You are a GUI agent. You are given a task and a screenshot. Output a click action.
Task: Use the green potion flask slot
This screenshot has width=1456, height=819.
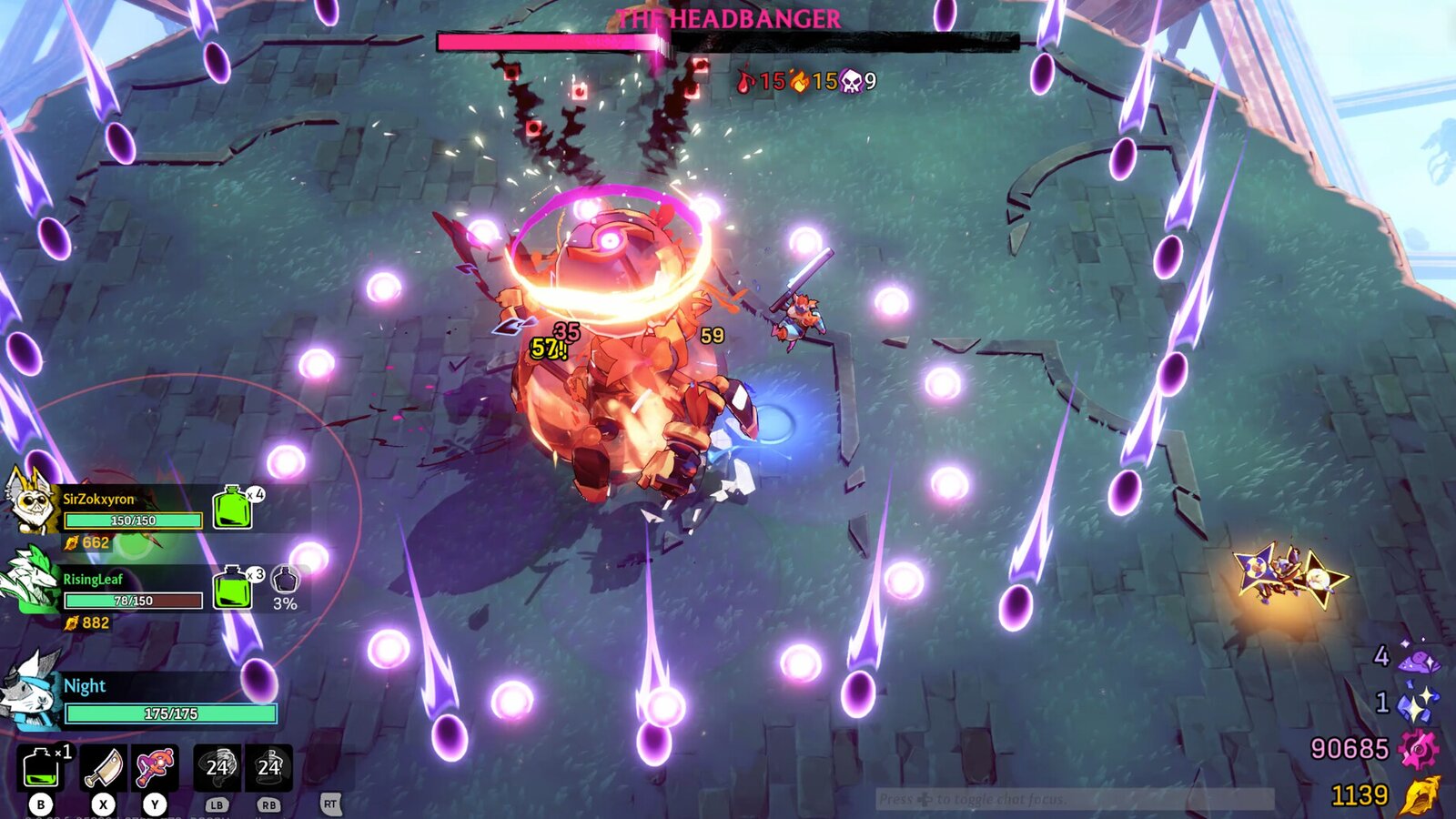point(41,767)
